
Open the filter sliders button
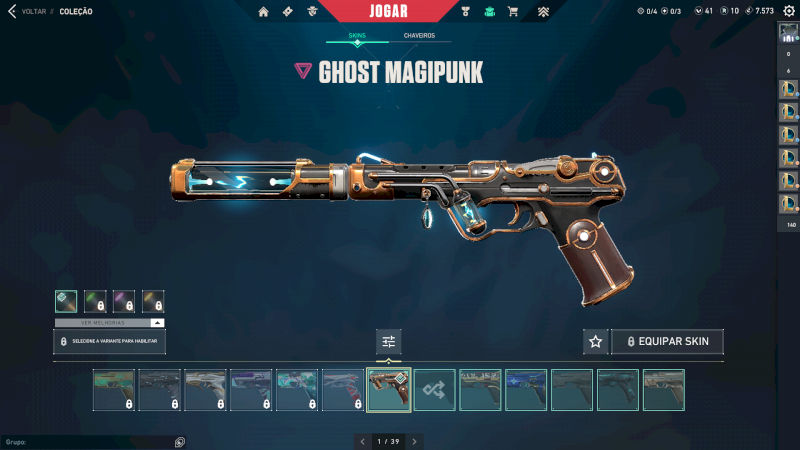389,342
